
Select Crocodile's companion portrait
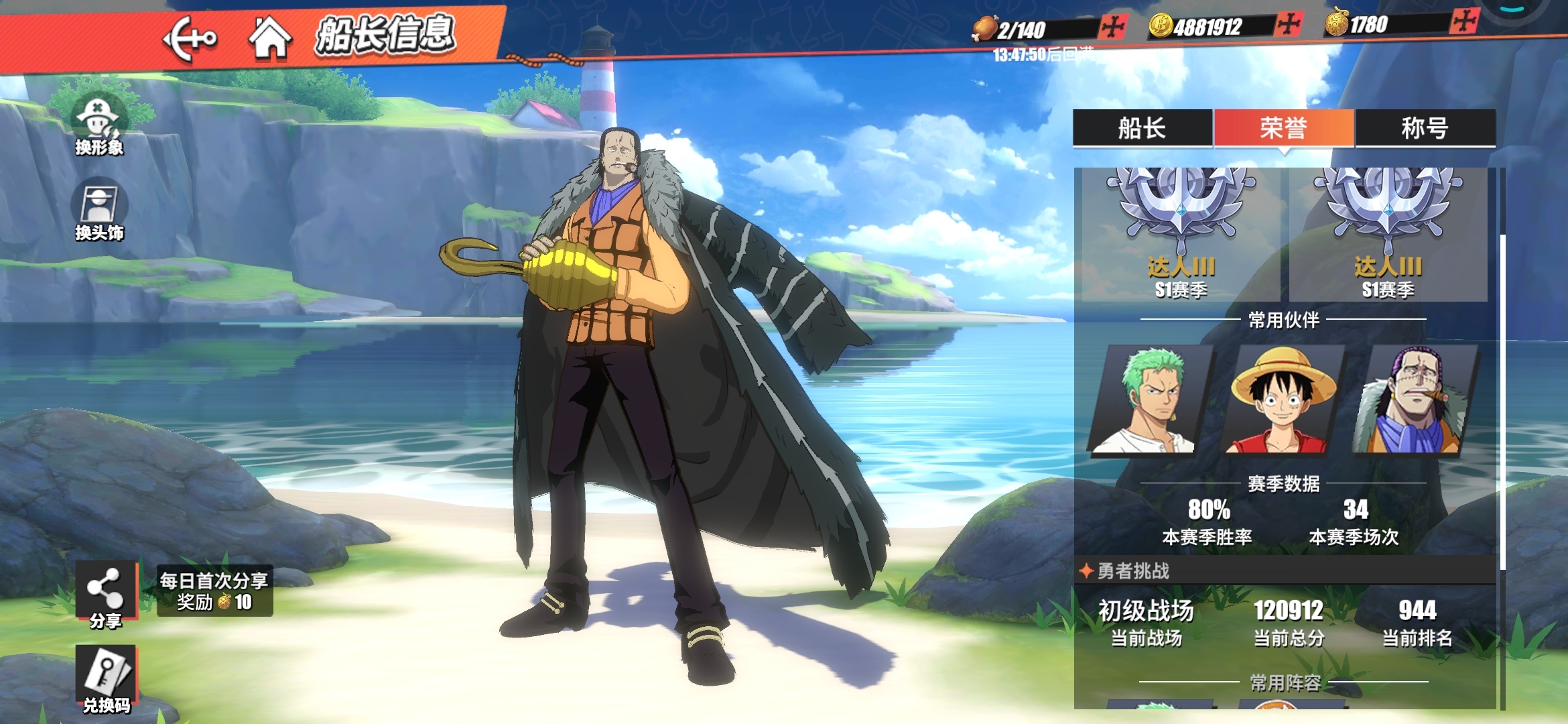[x=1413, y=400]
